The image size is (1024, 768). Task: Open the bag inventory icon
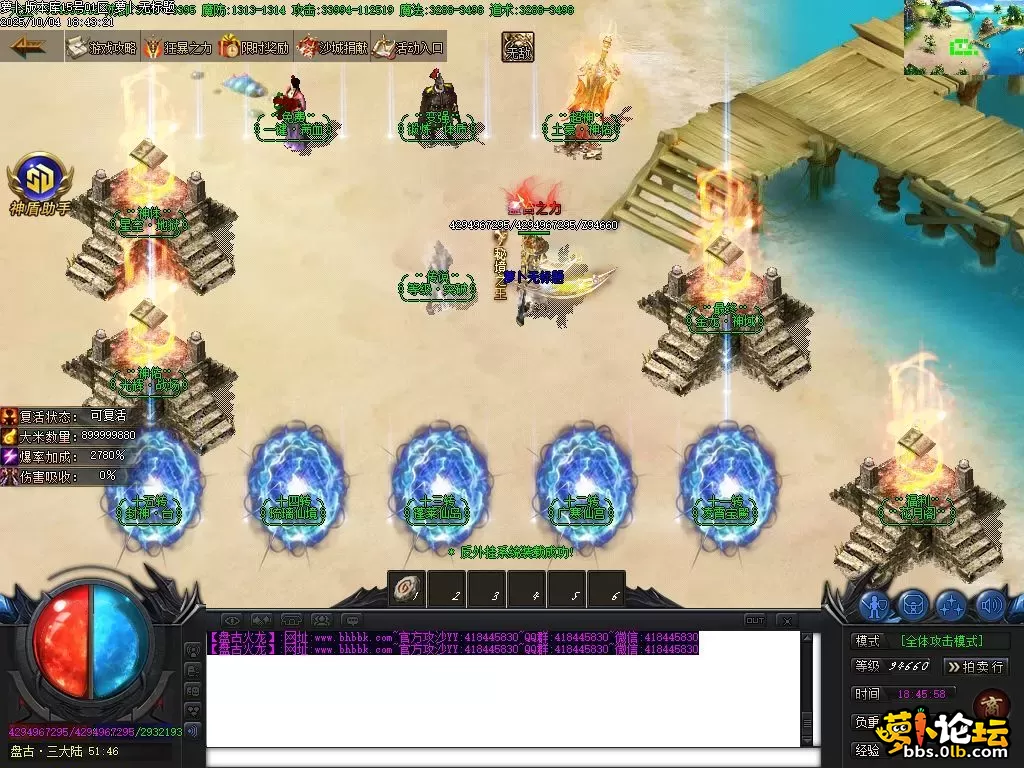pos(913,605)
